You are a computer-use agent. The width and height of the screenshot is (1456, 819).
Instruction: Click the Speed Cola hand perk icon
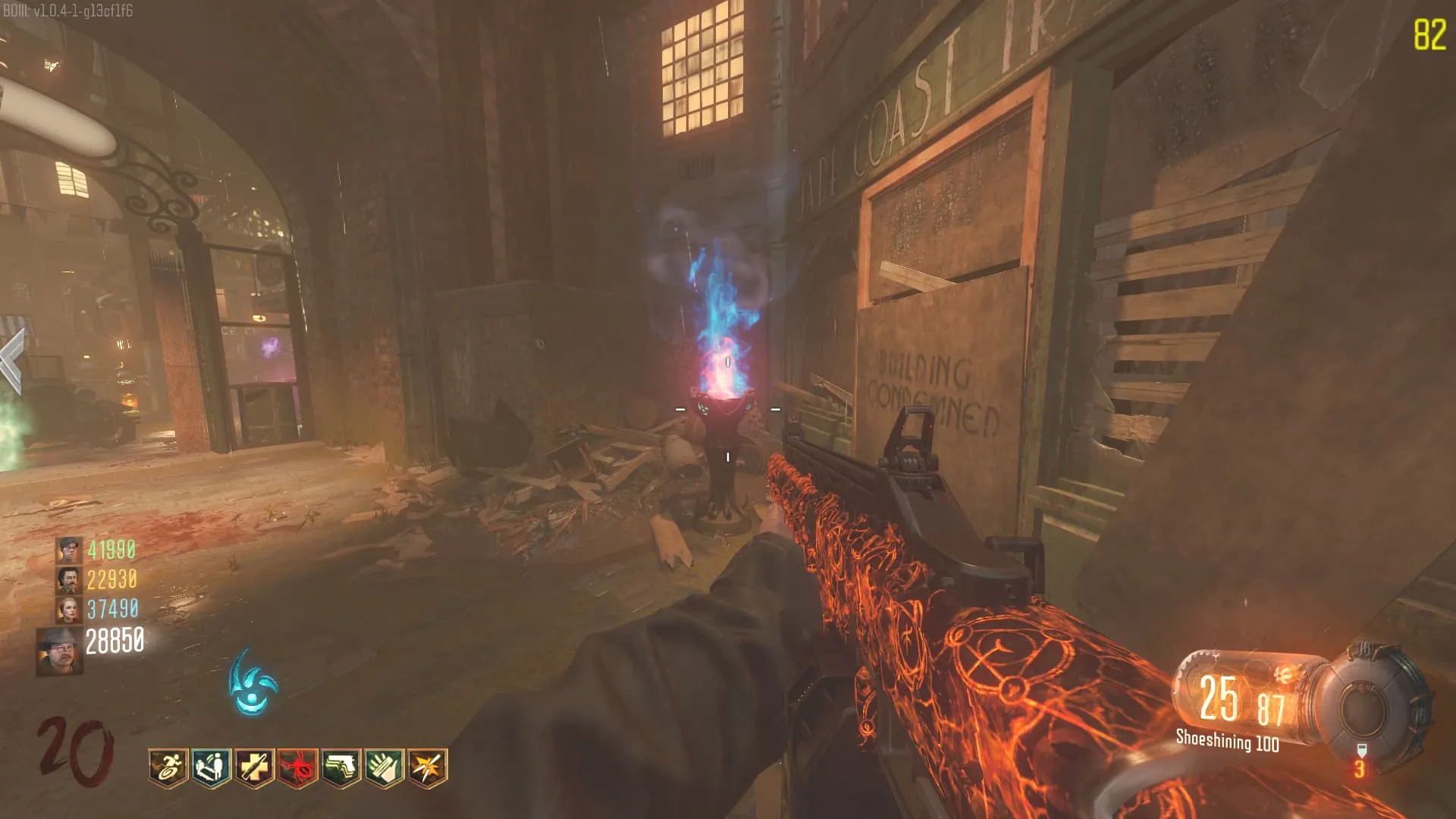coord(384,767)
